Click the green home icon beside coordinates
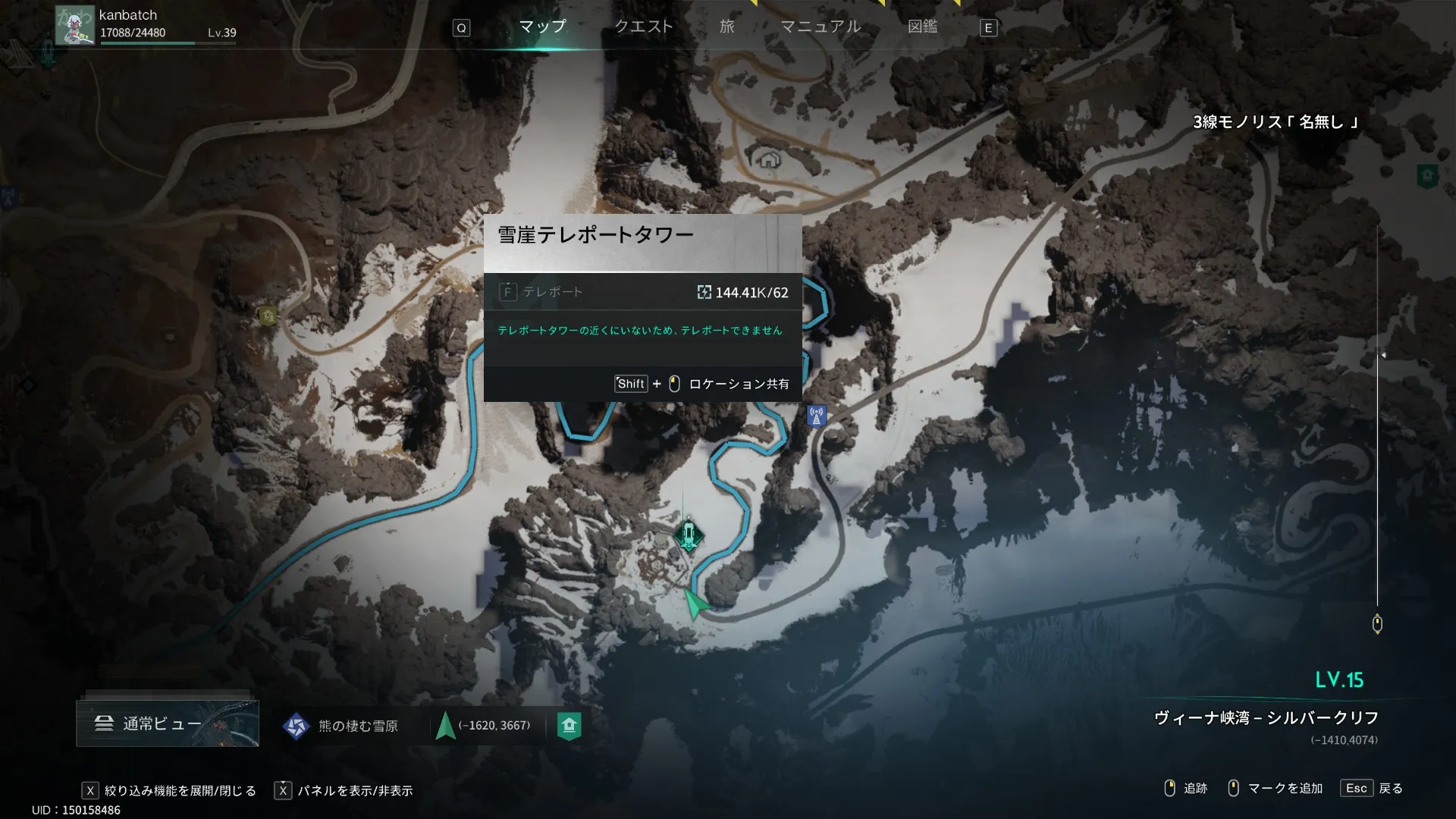1456x819 pixels. click(x=569, y=726)
